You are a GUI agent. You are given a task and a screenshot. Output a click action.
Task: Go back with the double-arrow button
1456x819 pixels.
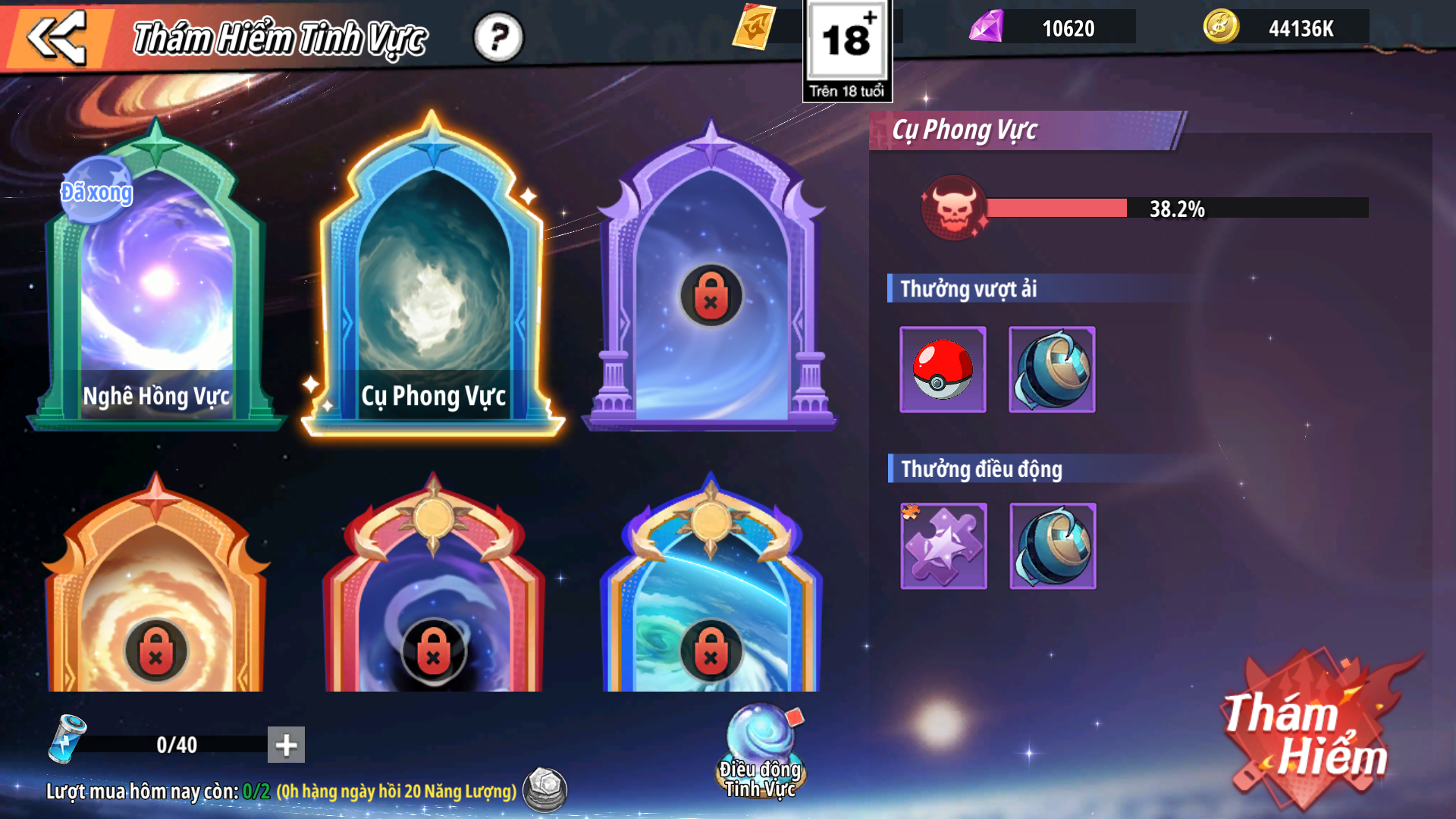[56, 36]
